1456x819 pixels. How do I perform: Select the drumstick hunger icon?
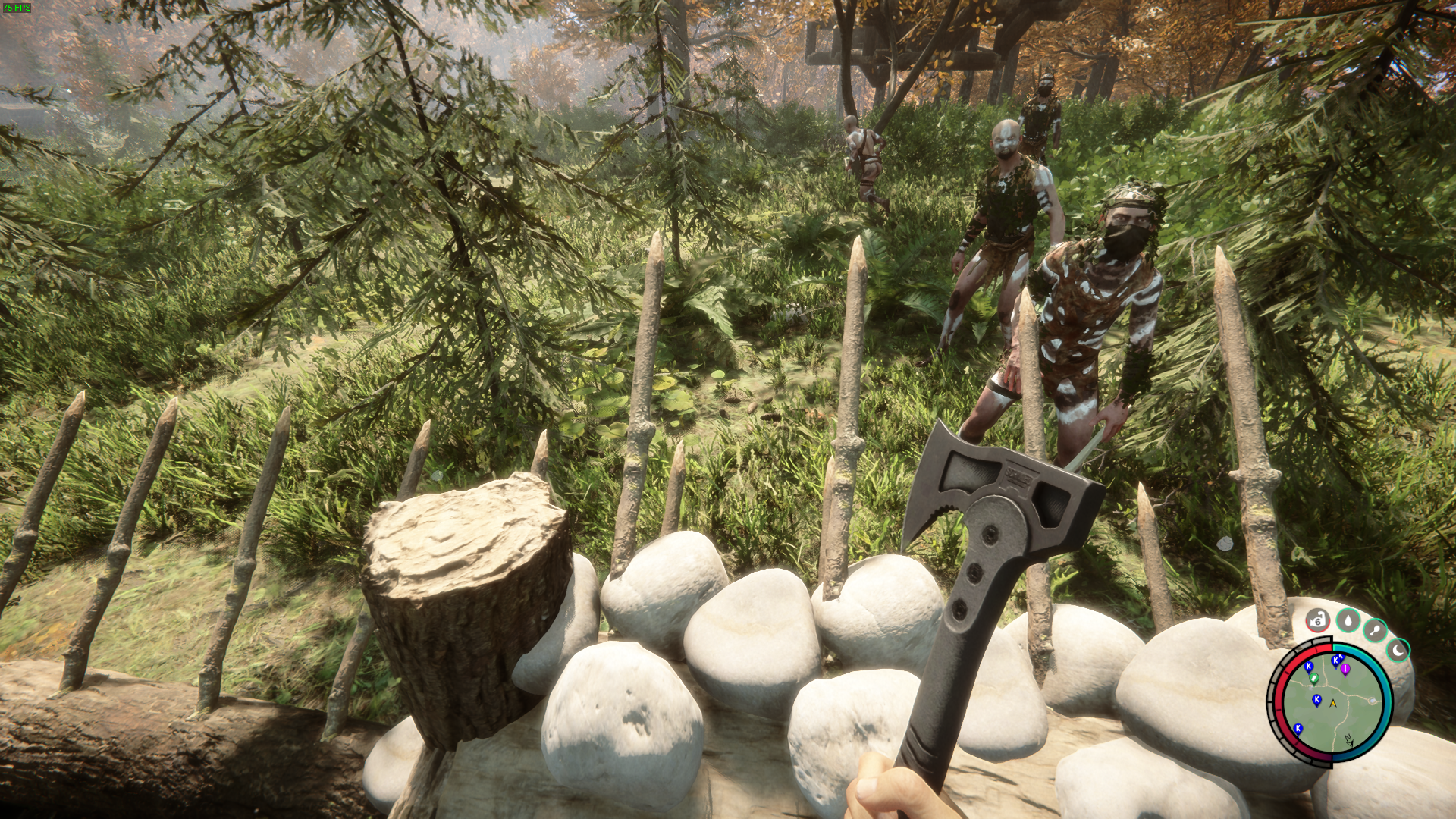coord(1375,629)
